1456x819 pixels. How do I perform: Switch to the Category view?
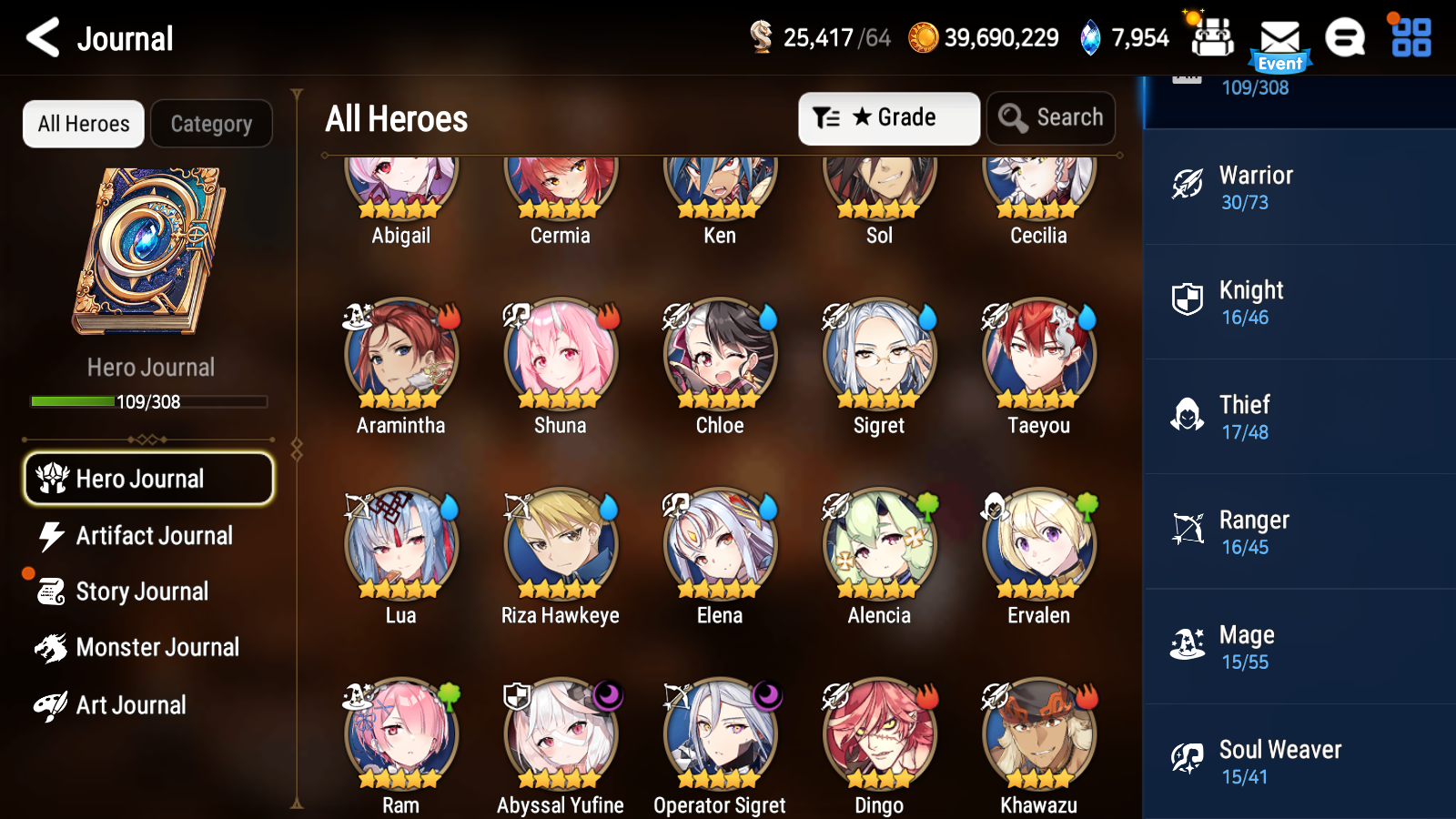coord(211,124)
